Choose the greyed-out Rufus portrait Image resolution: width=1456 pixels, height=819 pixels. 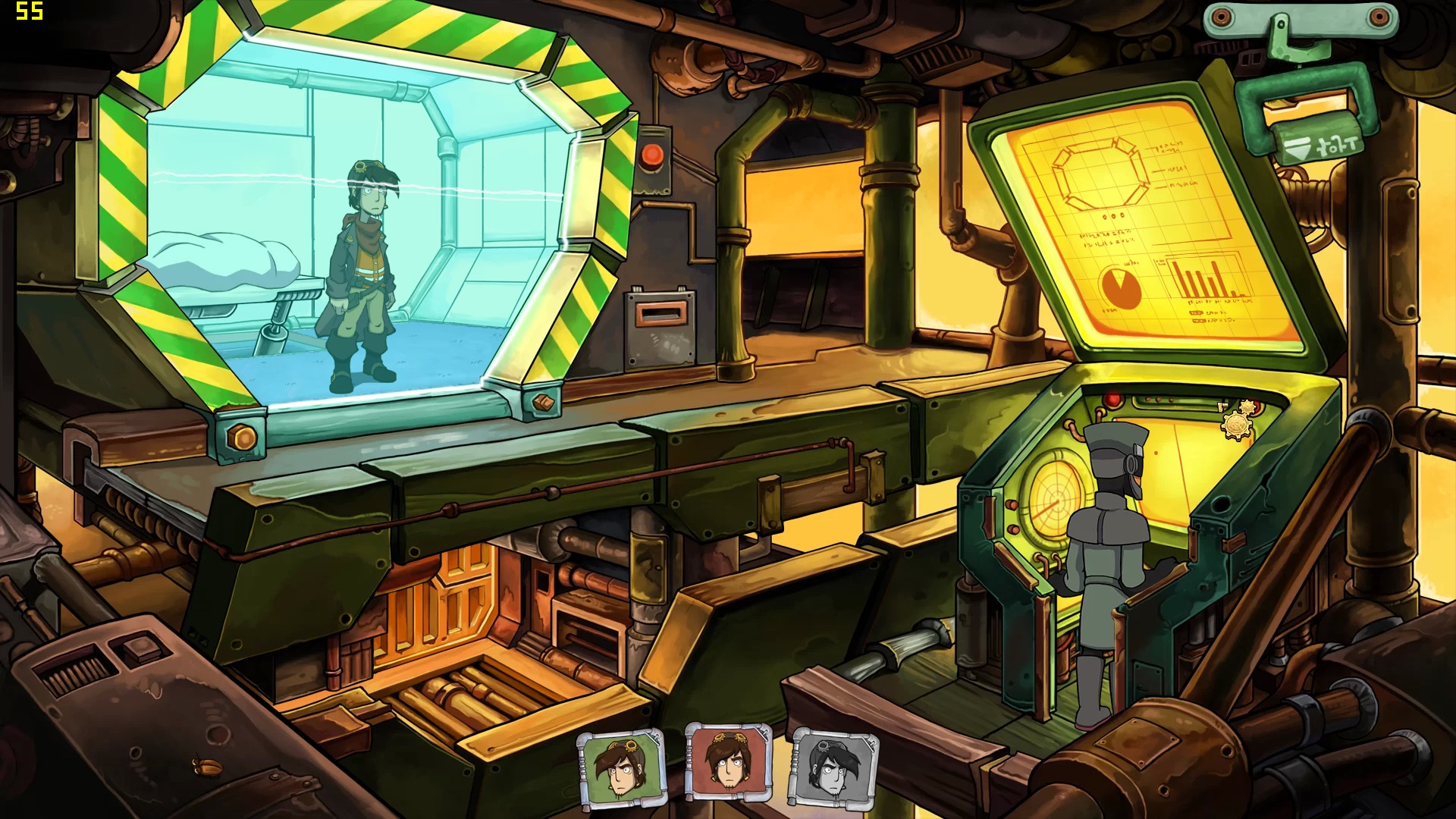pos(833,767)
